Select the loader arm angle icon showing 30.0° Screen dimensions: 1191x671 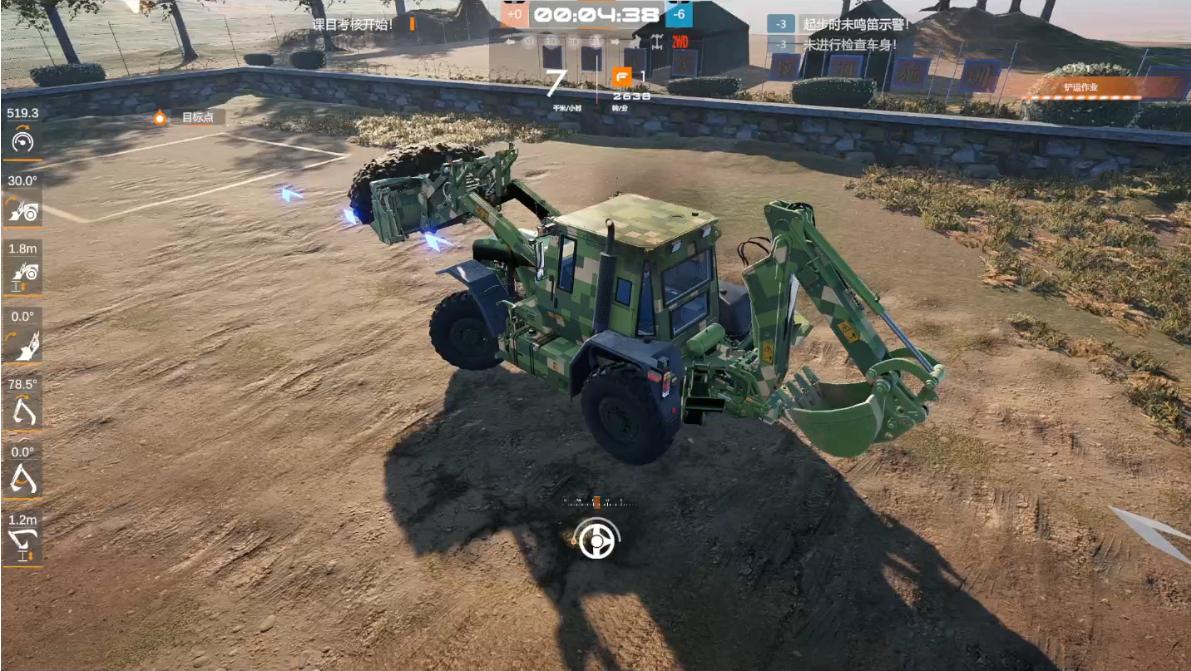pyautogui.click(x=22, y=209)
